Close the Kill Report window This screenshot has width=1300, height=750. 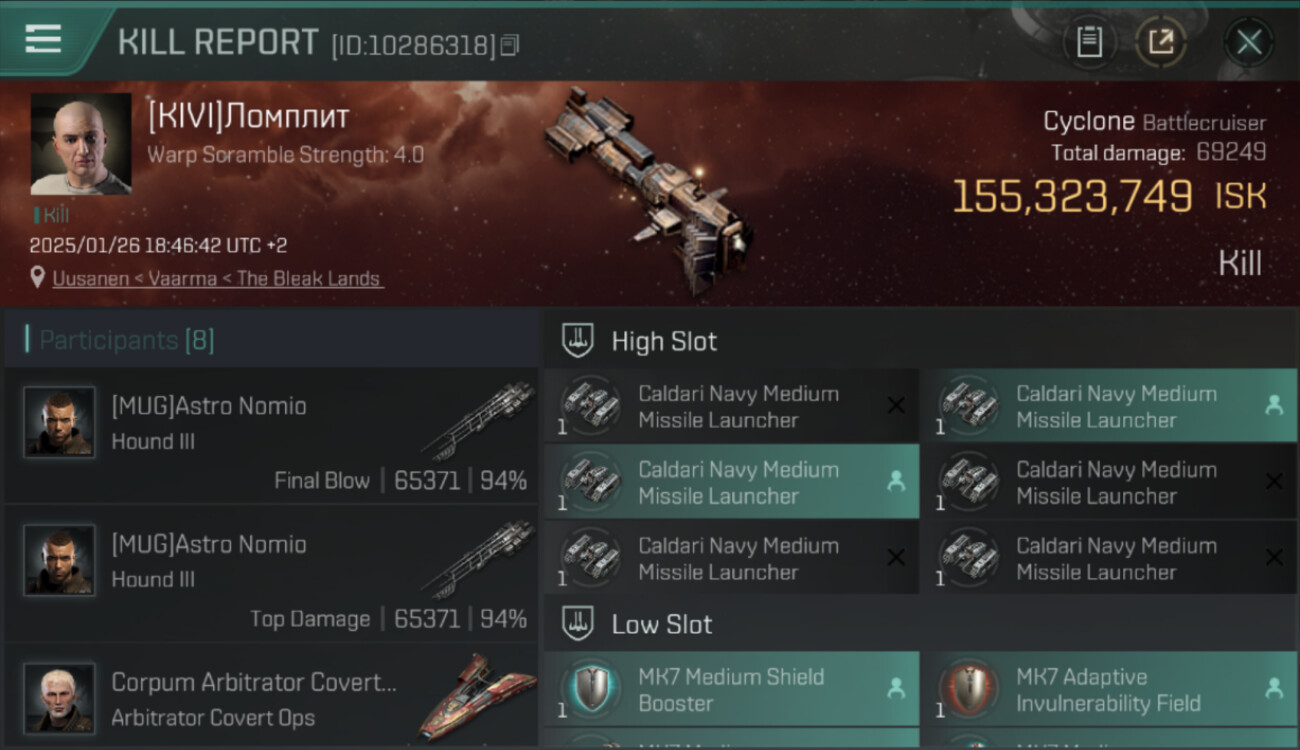click(1248, 42)
